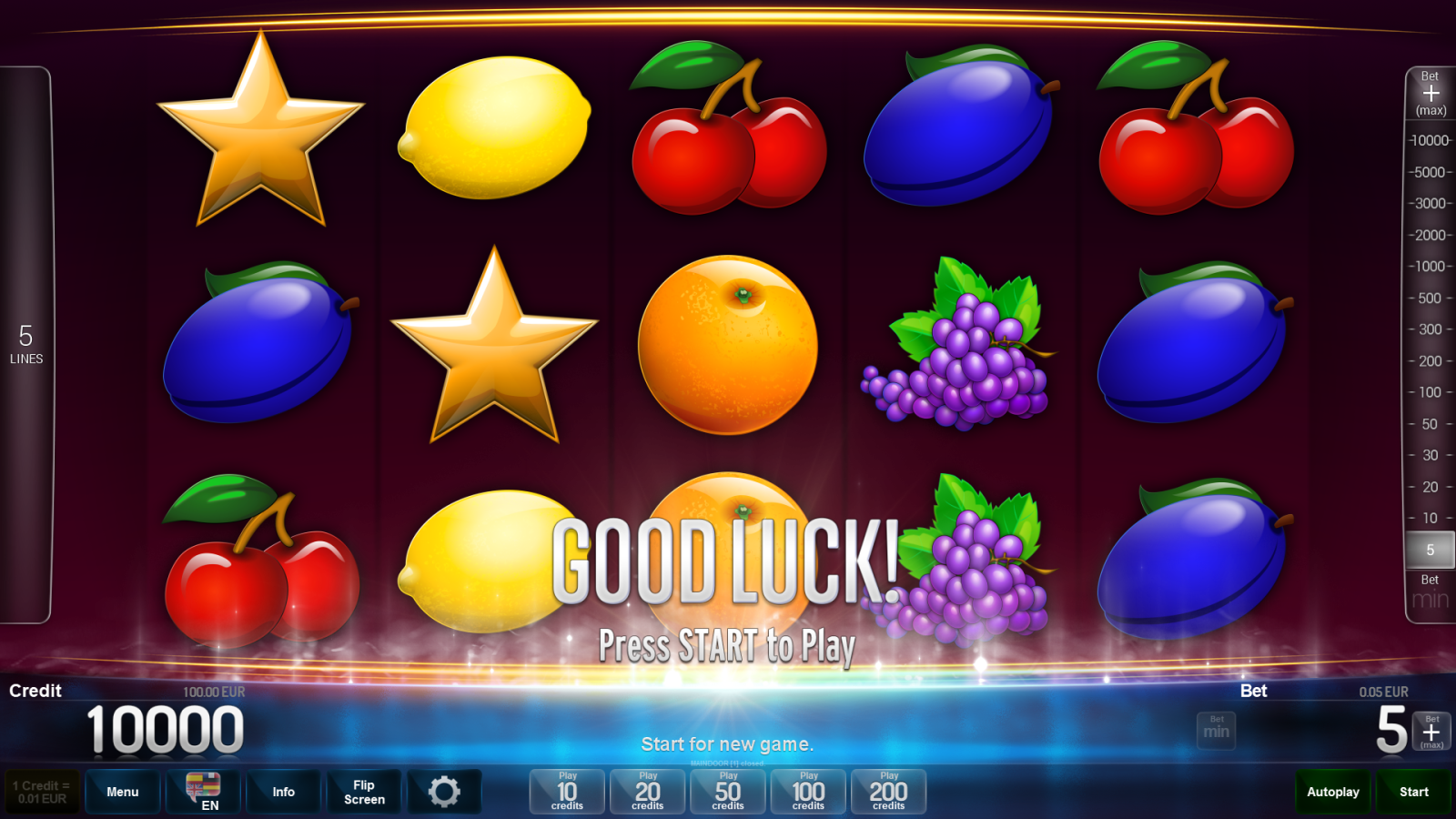Enable Autoplay
Screen dimensions: 1456x819
click(1332, 791)
